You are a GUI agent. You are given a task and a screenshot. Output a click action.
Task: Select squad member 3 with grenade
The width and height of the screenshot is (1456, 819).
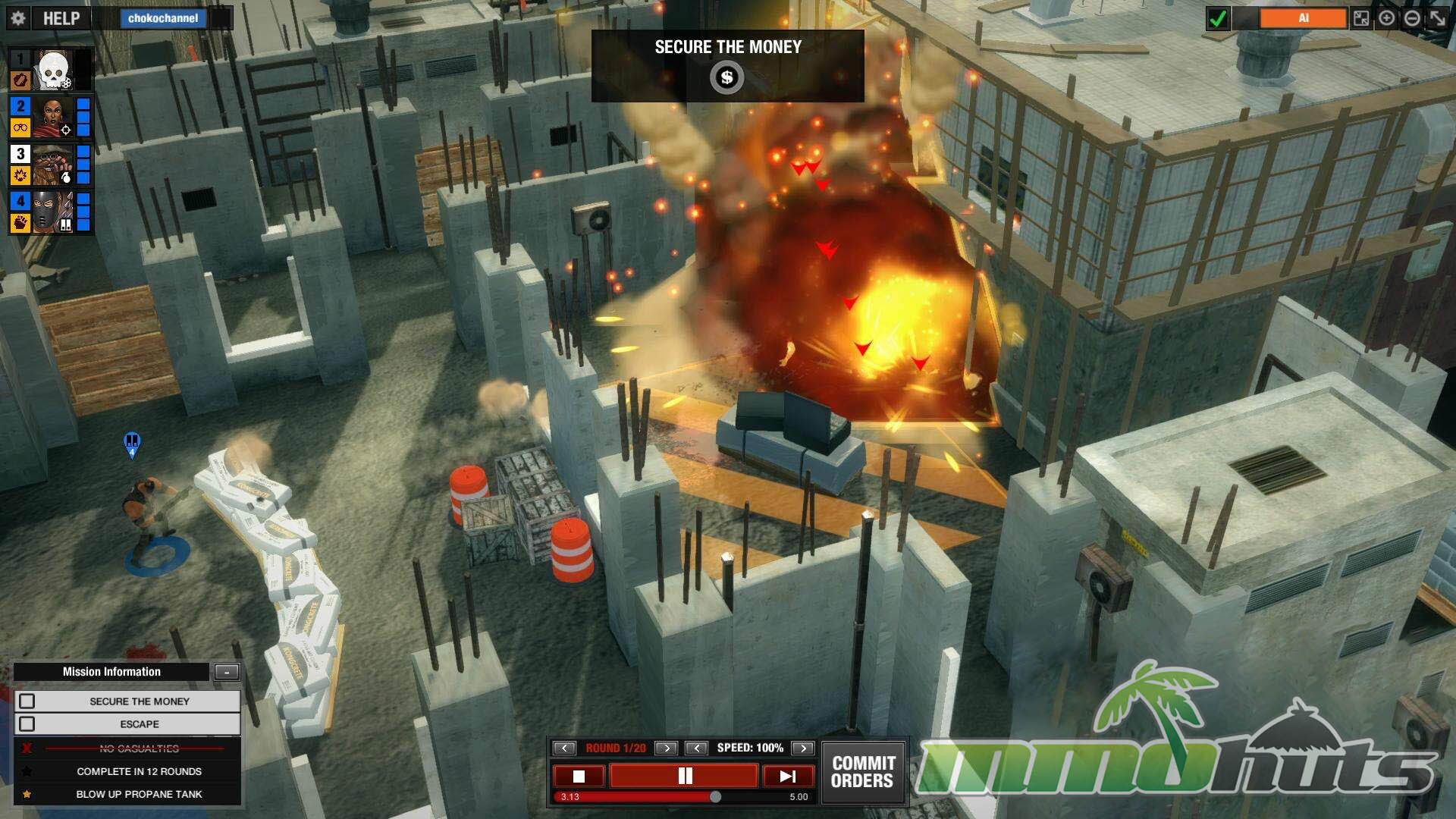coord(53,165)
